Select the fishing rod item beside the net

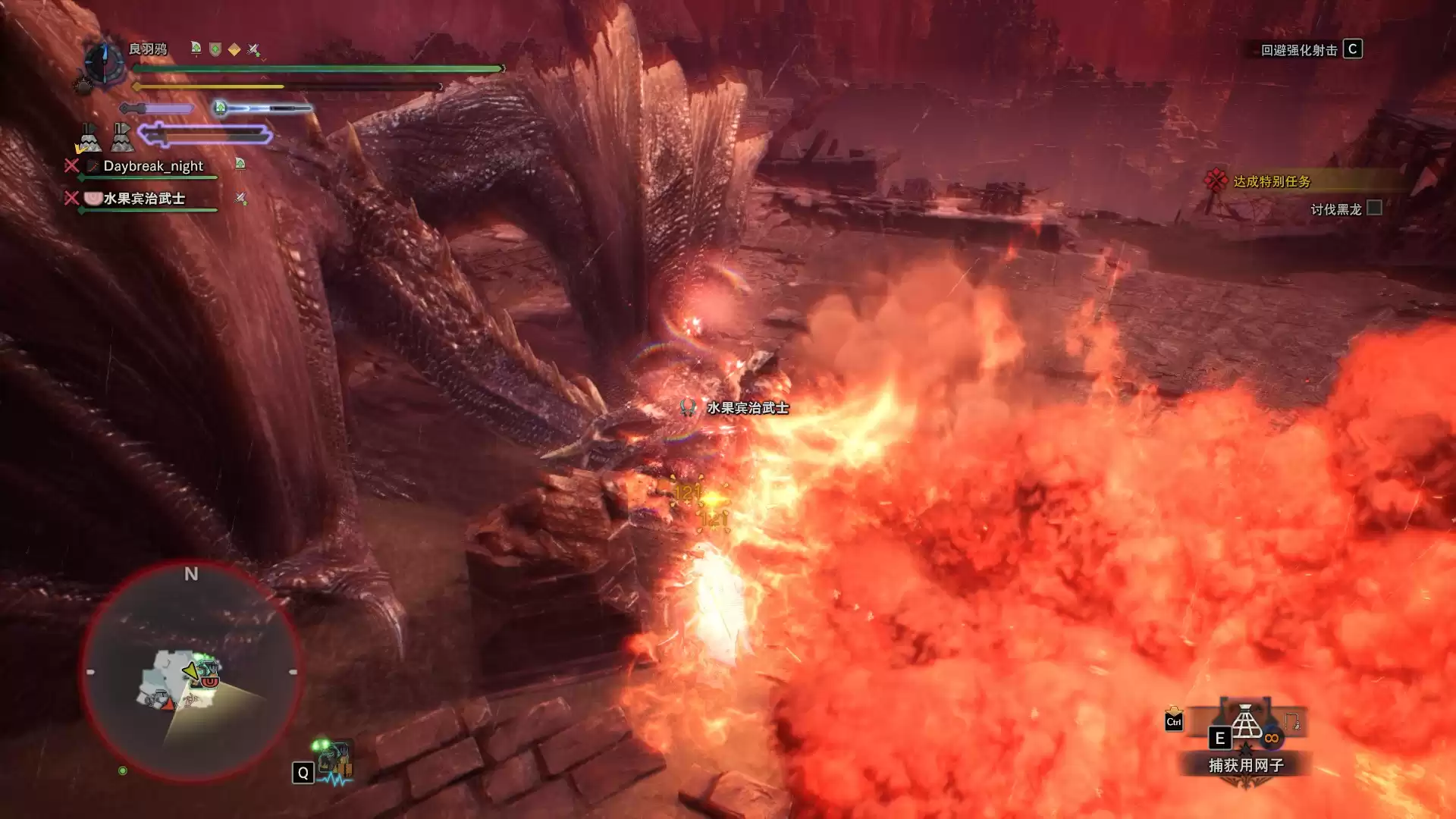tap(1292, 721)
